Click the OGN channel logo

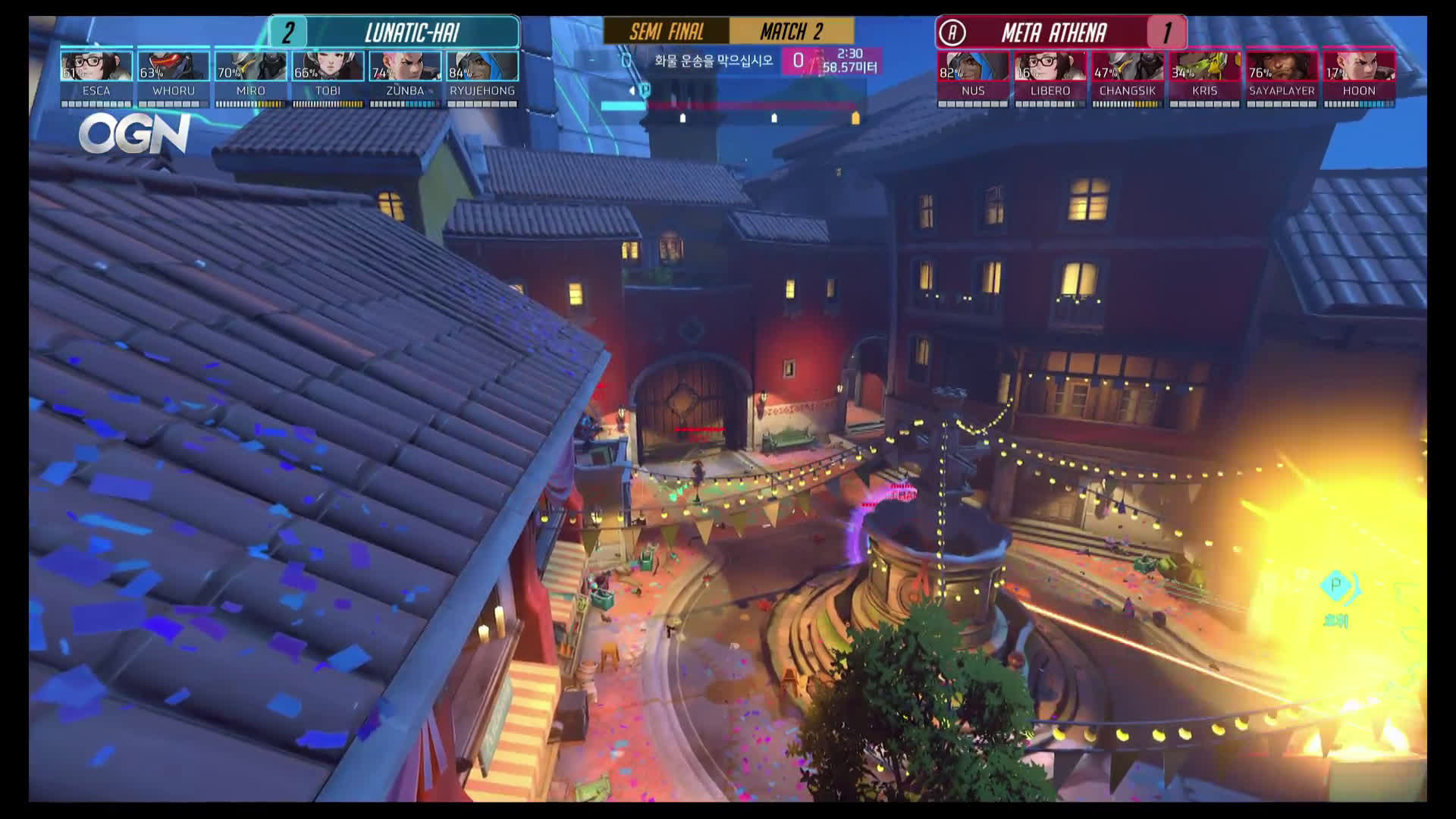coord(134,134)
